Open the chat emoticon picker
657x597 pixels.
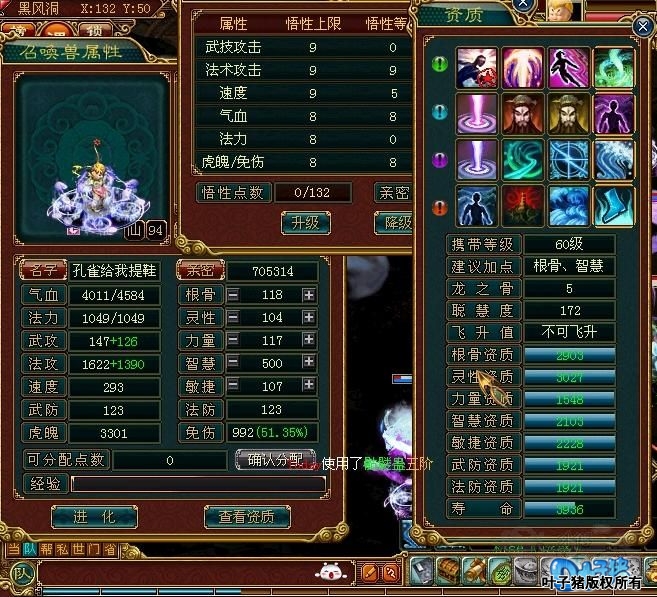329,573
